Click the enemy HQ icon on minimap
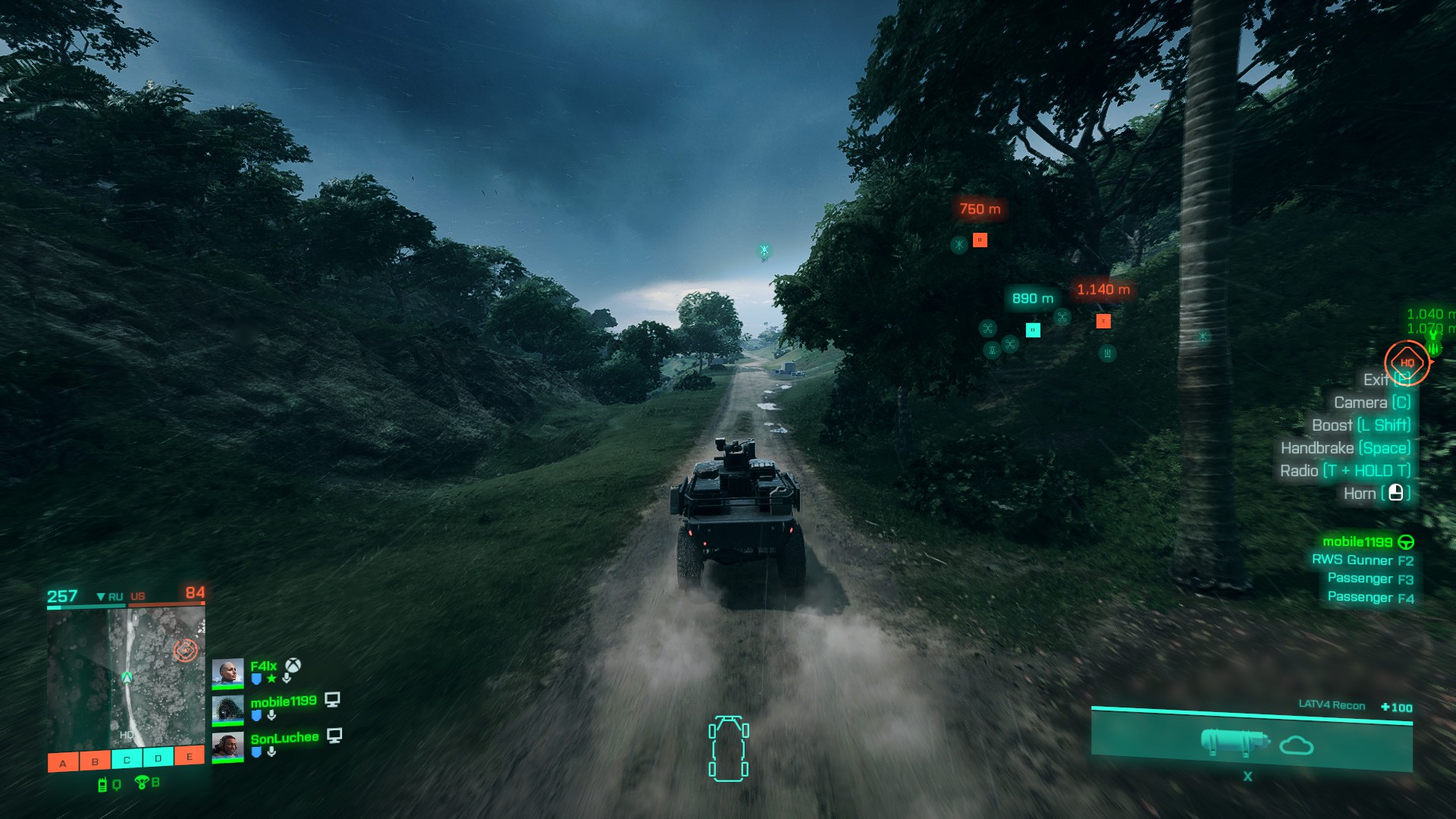Screen dimensions: 1456x819 click(x=185, y=650)
